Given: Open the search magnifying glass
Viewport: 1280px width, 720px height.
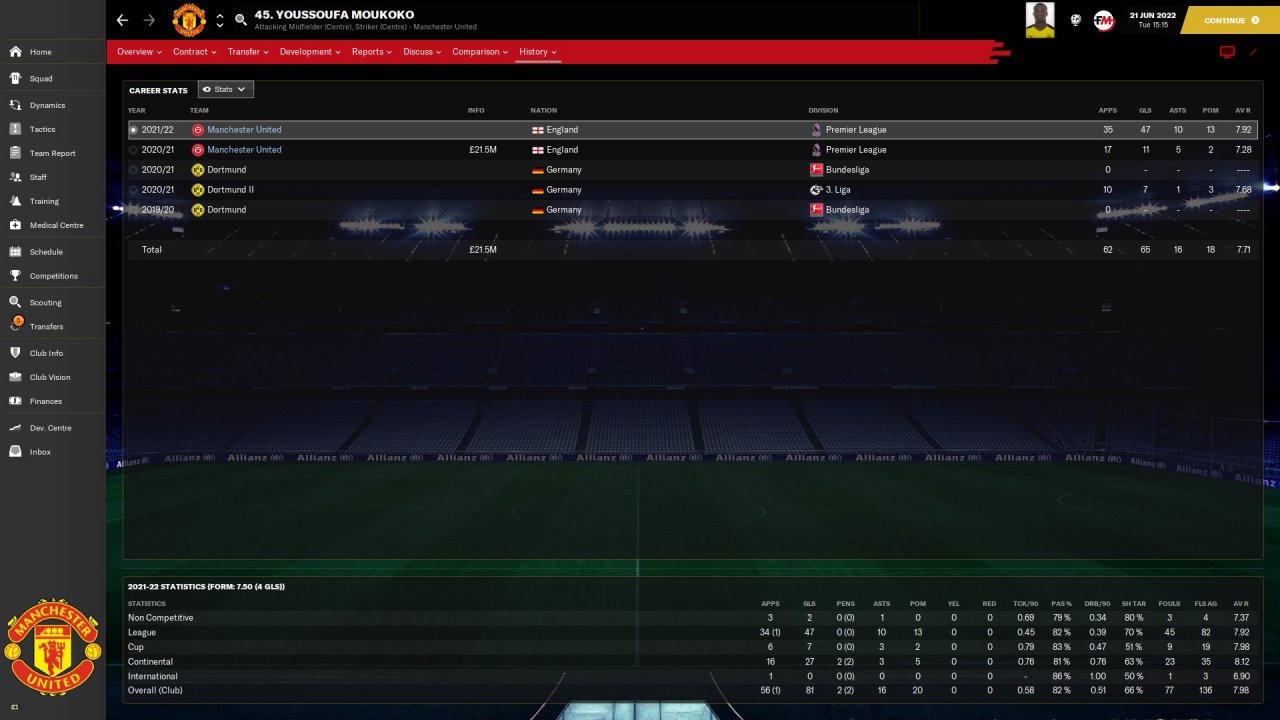Looking at the screenshot, I should click(x=241, y=20).
